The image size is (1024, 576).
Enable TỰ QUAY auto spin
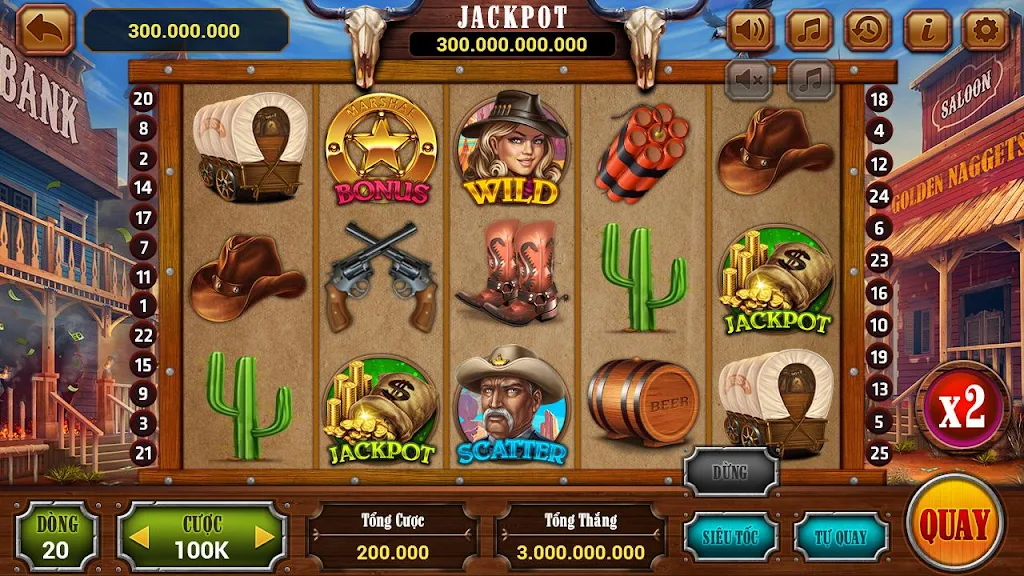pyautogui.click(x=841, y=536)
